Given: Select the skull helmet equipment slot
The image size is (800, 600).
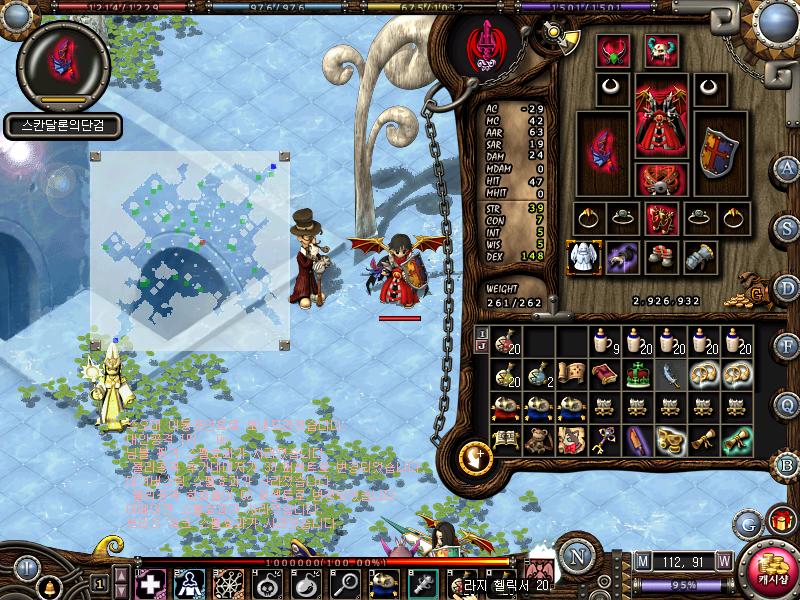Looking at the screenshot, I should pos(661,49).
